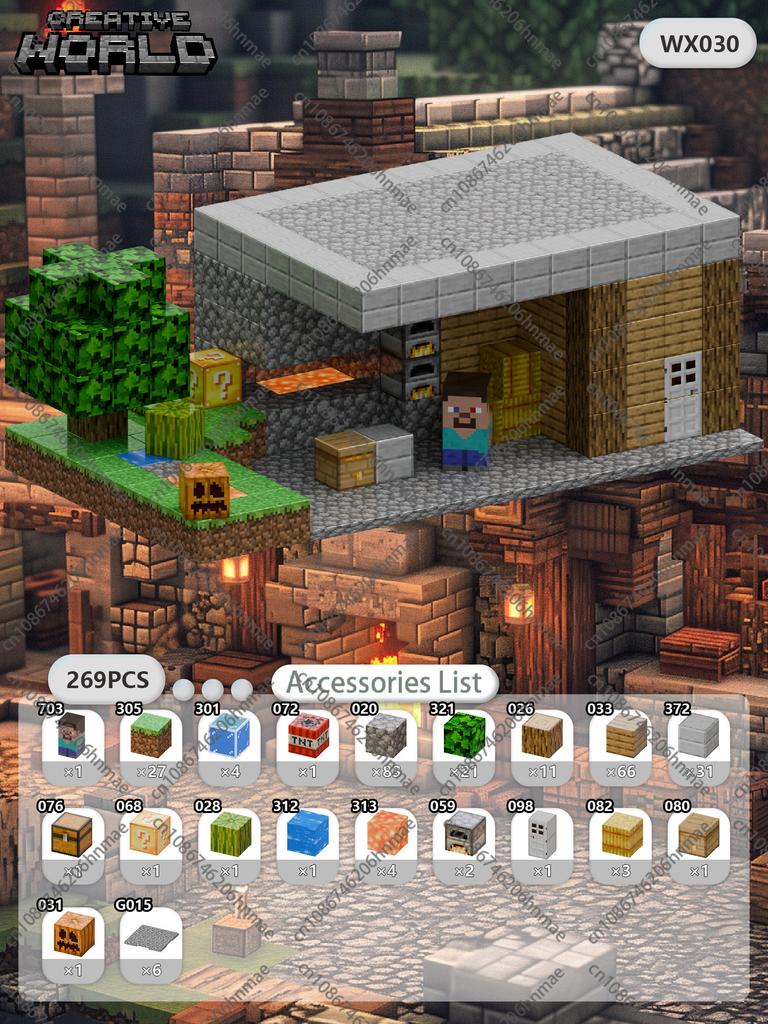Select the treasure chest tile 076

coord(72,835)
